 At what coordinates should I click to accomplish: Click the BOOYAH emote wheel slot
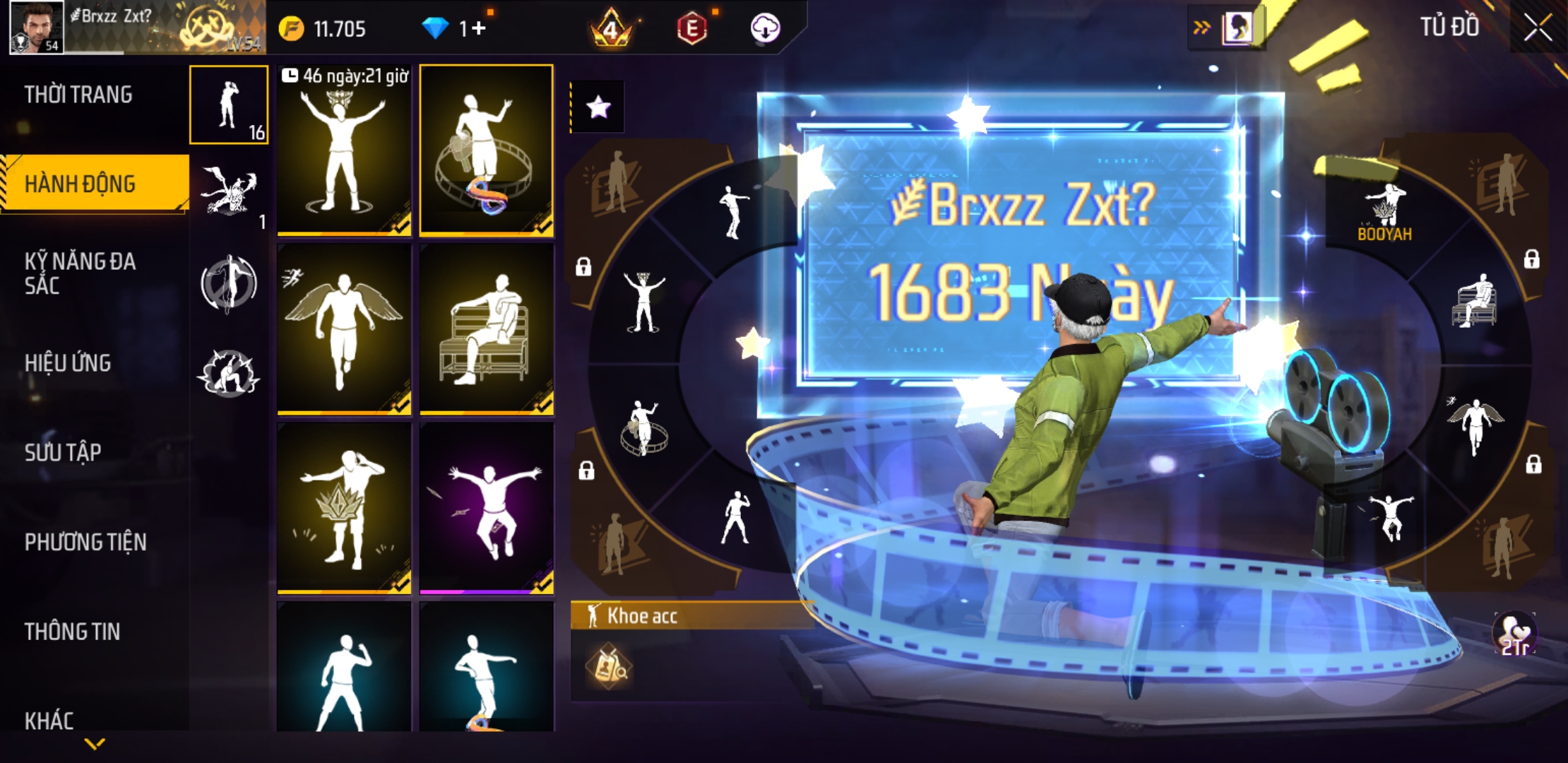pyautogui.click(x=1384, y=212)
